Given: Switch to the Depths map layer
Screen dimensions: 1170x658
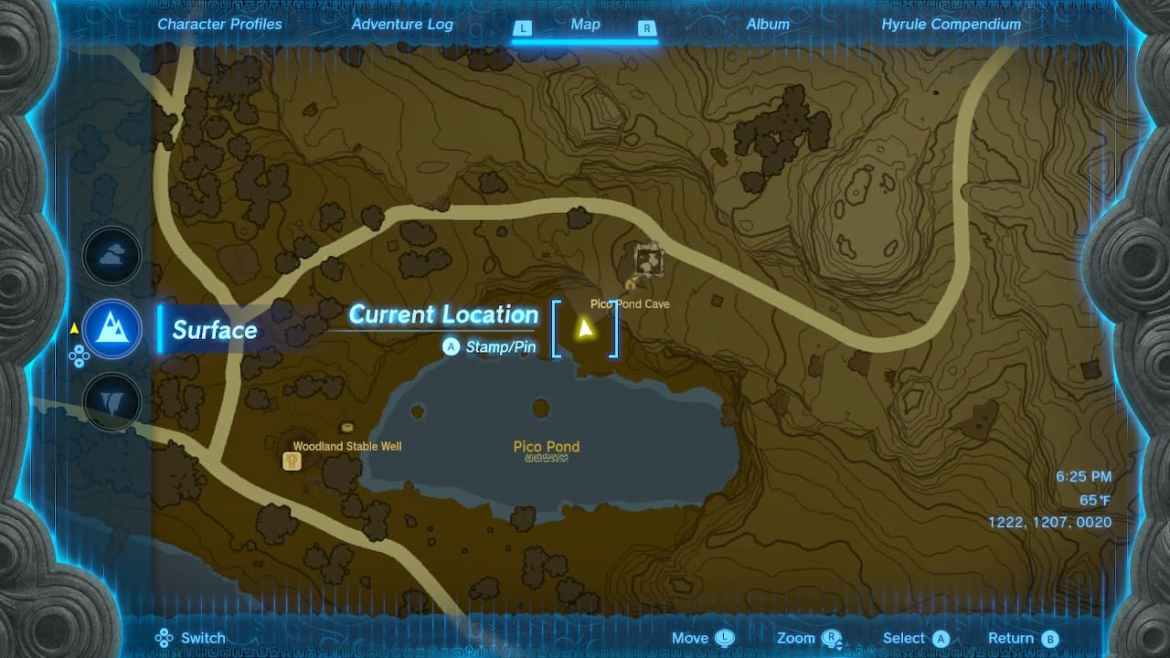Looking at the screenshot, I should pos(112,402).
